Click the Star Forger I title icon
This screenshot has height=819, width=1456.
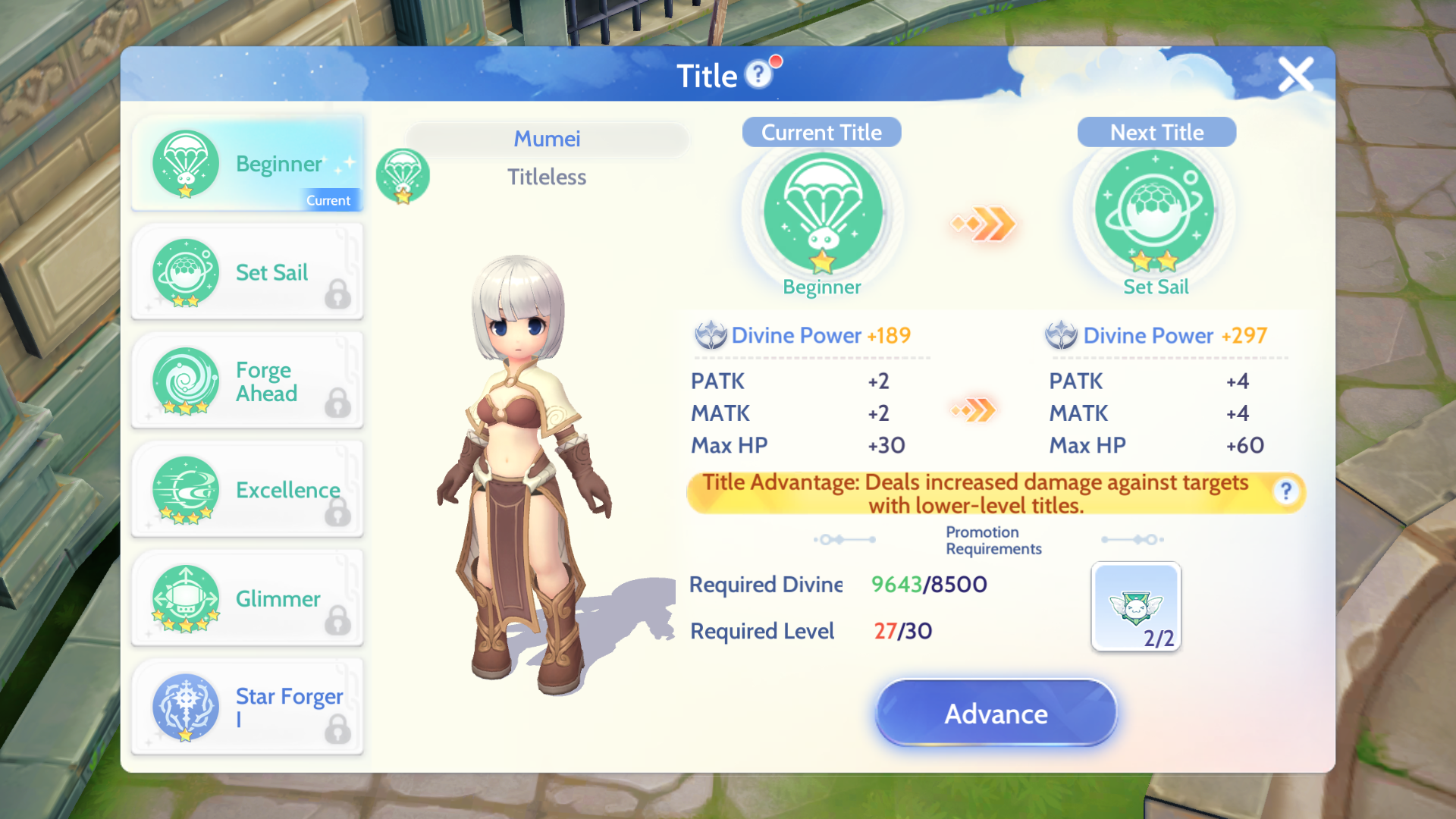point(185,707)
